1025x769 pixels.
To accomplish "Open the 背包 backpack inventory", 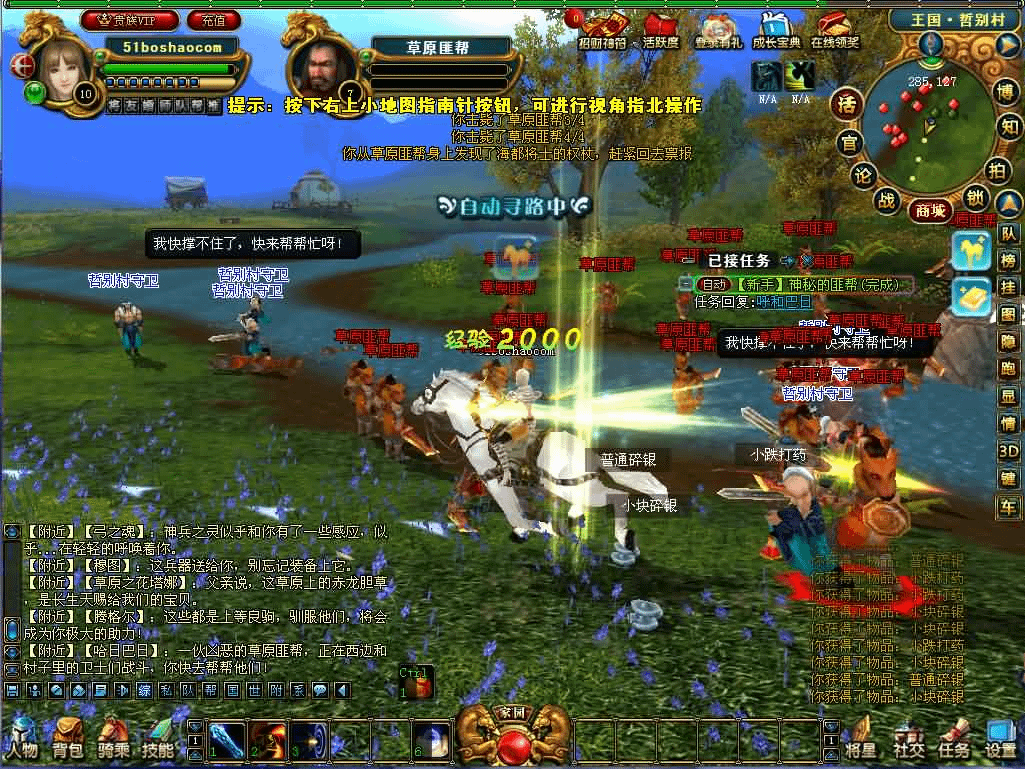I will click(68, 737).
